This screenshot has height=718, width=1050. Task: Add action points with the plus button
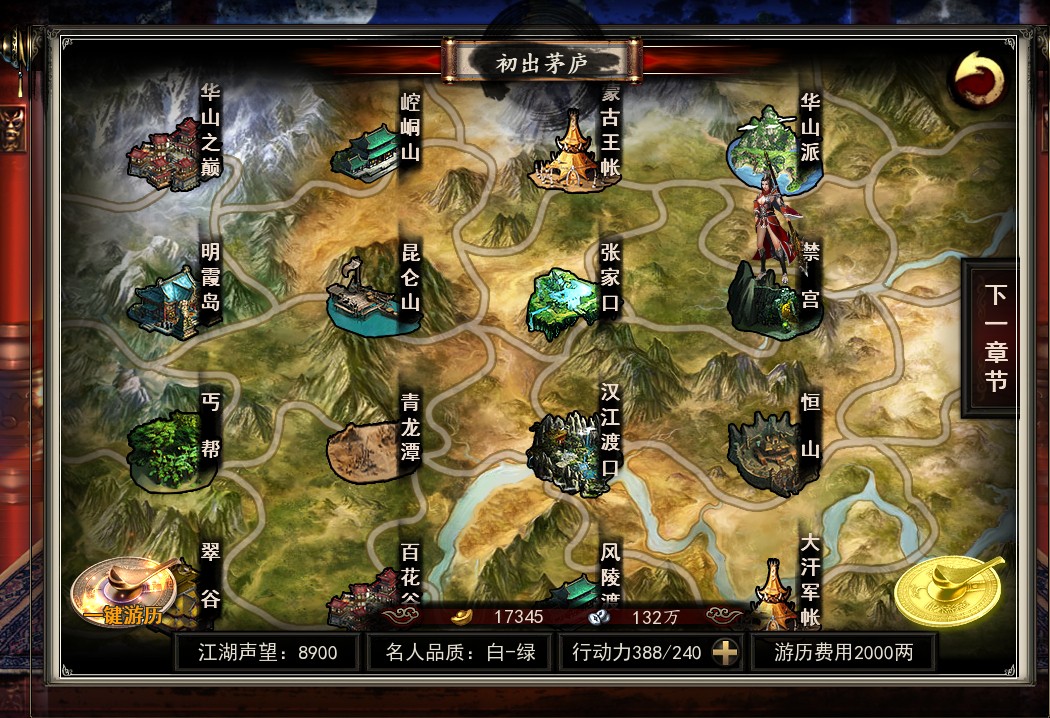[x=725, y=653]
